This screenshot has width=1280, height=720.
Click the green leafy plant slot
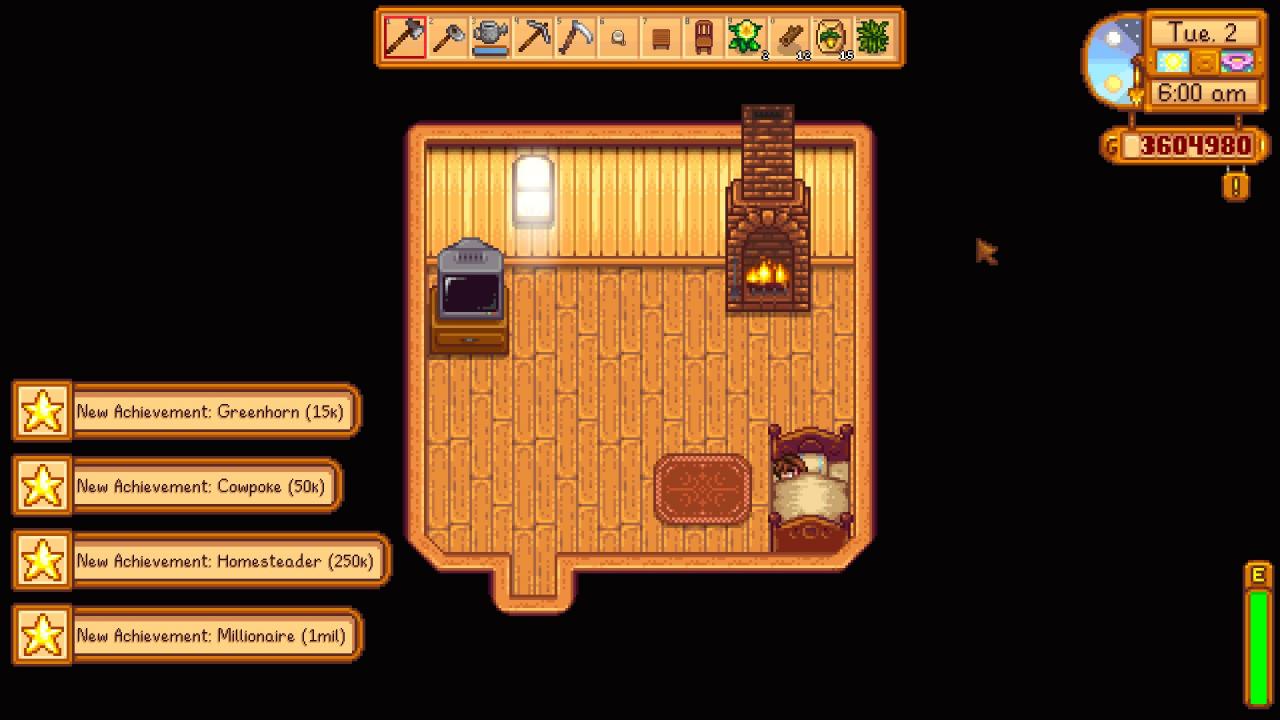tap(874, 38)
